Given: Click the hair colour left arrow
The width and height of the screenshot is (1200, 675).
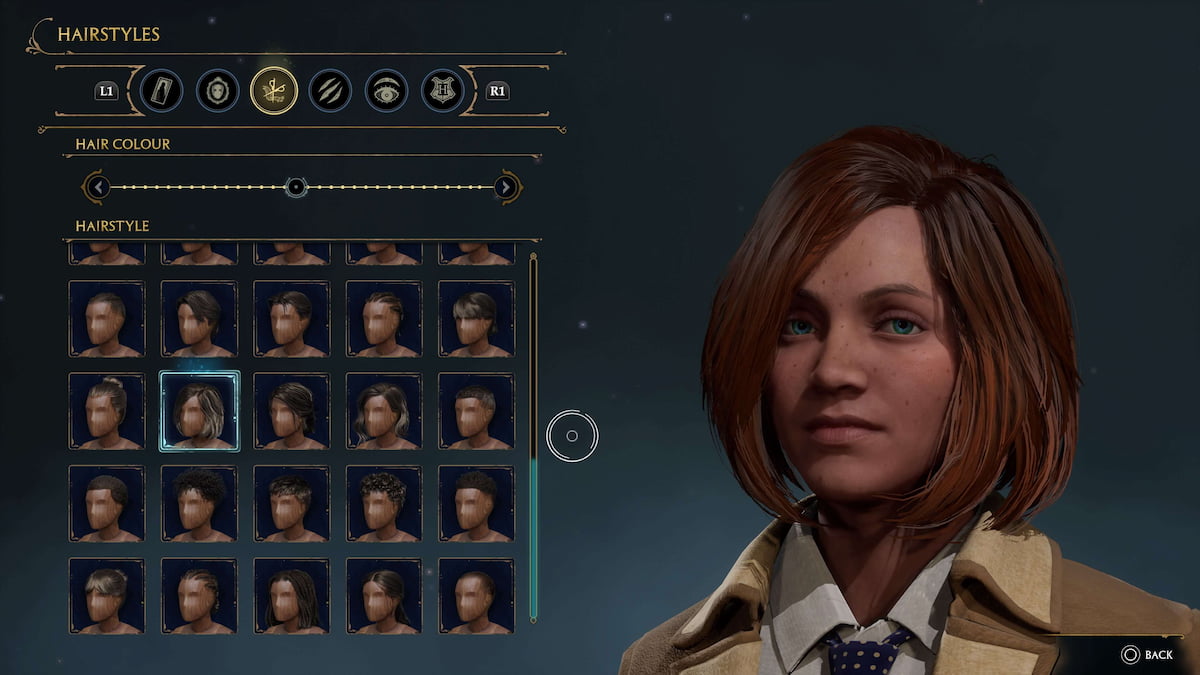Looking at the screenshot, I should pos(96,187).
